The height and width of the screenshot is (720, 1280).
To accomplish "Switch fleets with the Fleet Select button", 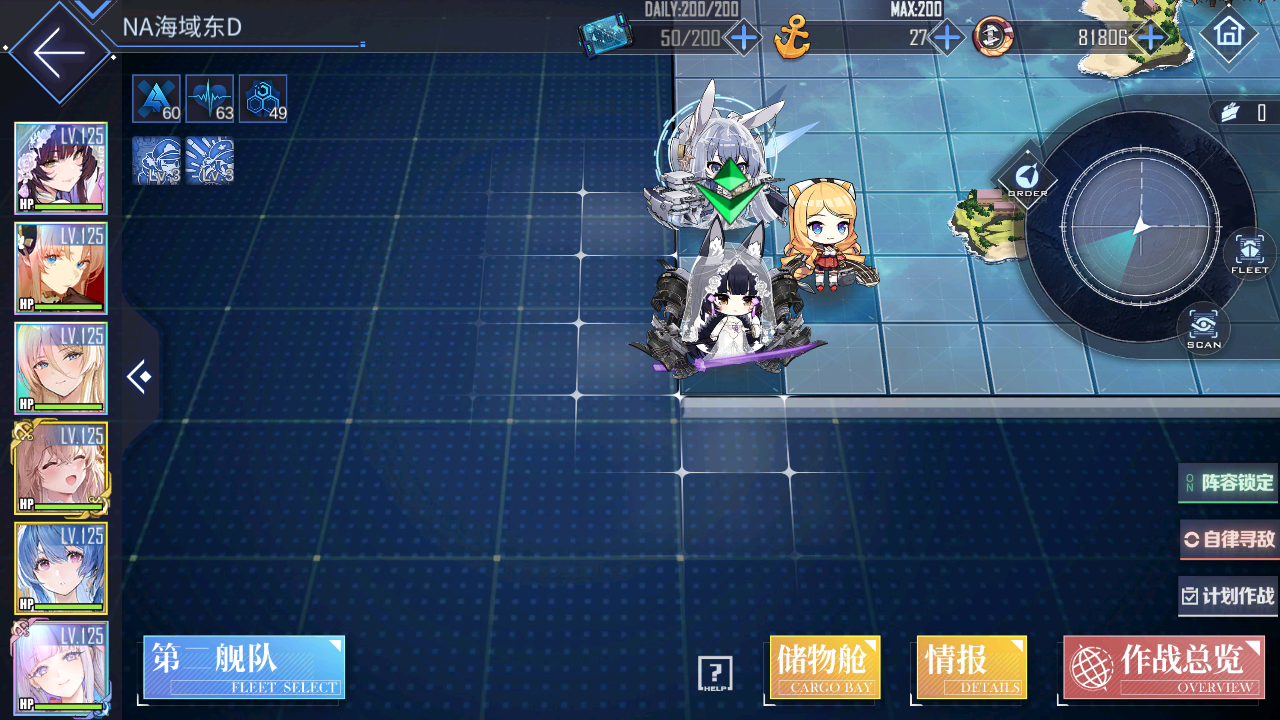I will (x=244, y=667).
